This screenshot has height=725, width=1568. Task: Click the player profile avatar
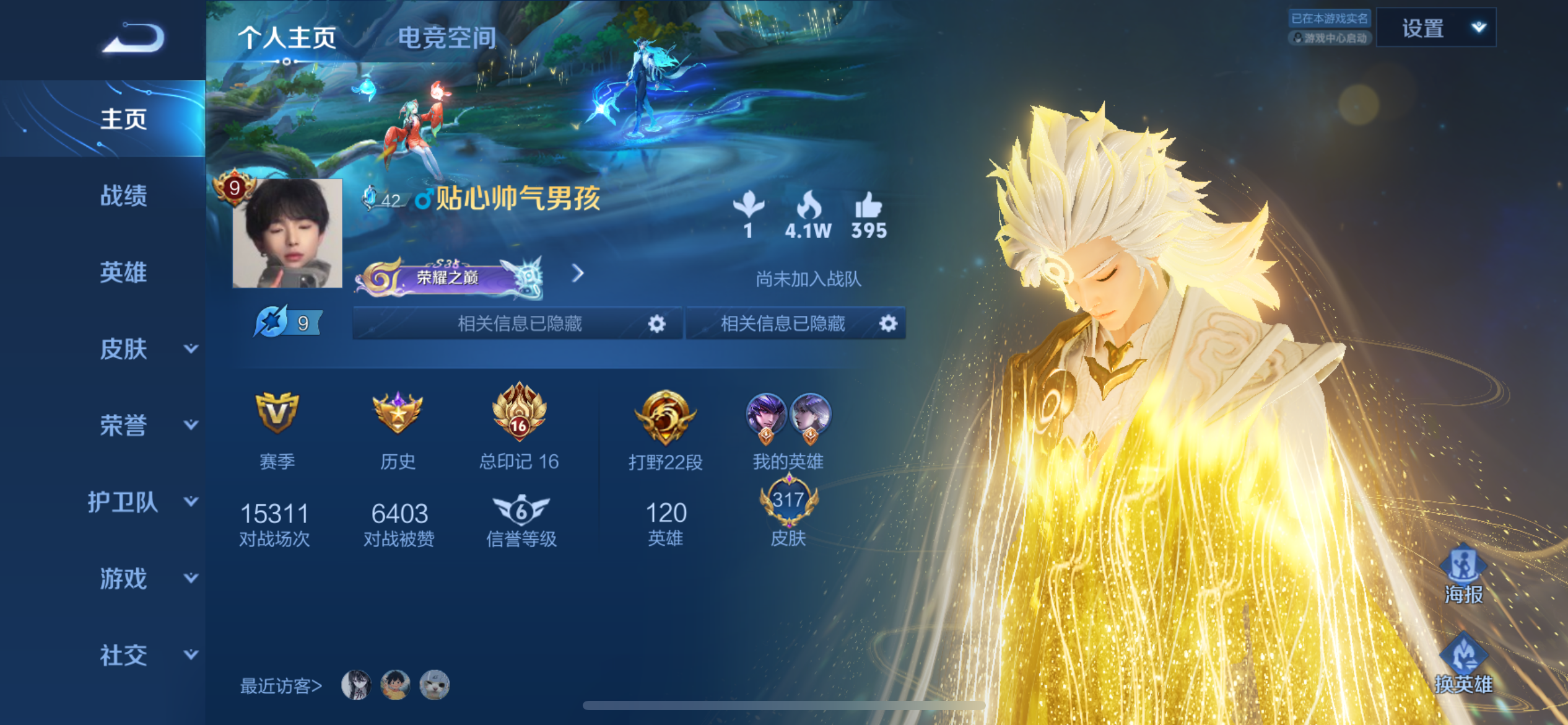(287, 233)
